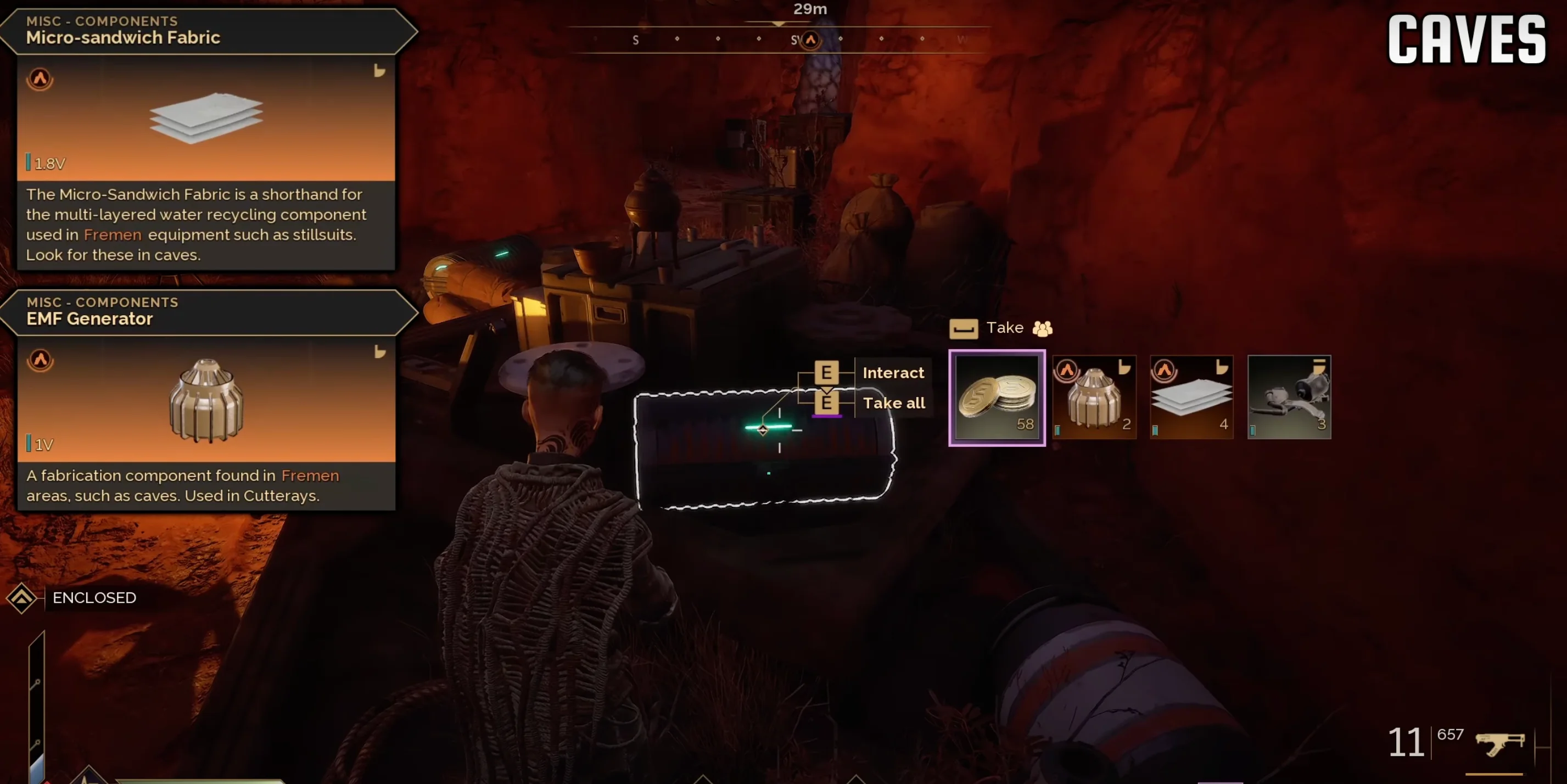Click the Take prompt above the loot slots
The width and height of the screenshot is (1567, 784).
(x=1004, y=328)
